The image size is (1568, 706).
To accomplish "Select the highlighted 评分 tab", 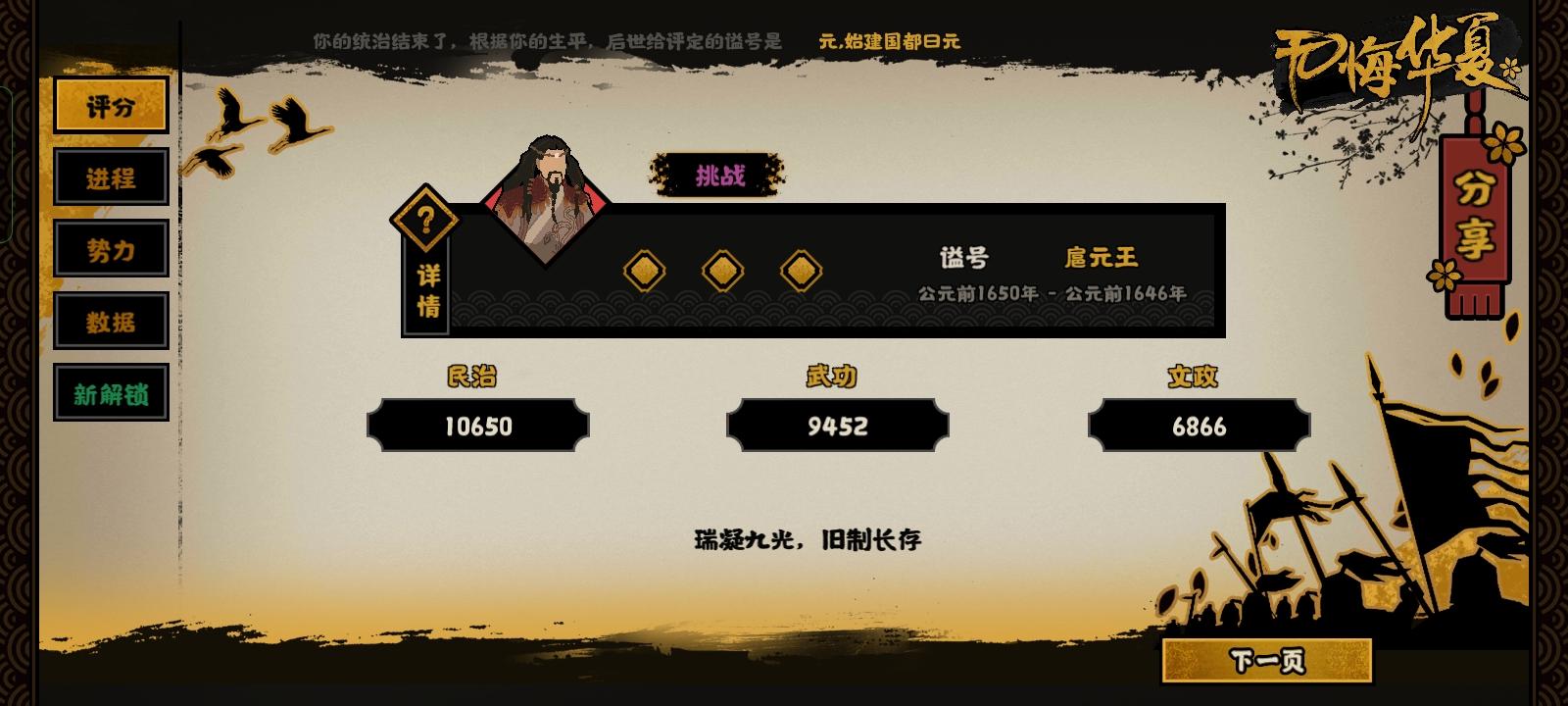I will click(x=111, y=105).
